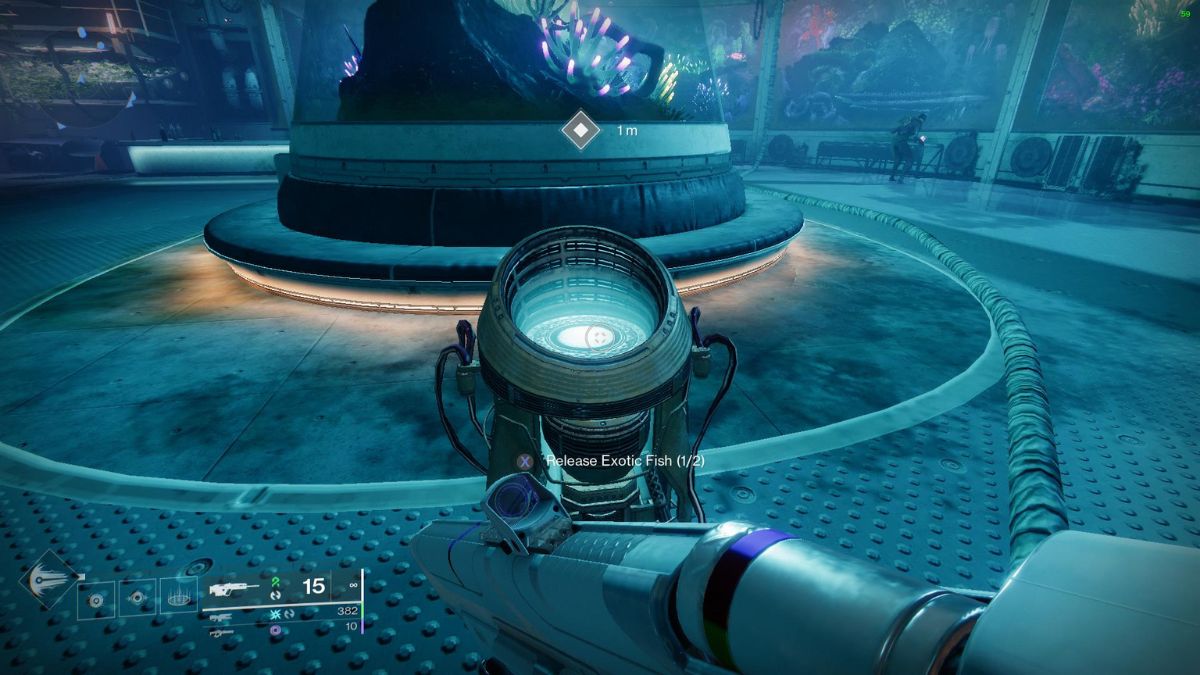Viewport: 1200px width, 675px height.
Task: Select the grenade ability slot
Action: pos(97,599)
